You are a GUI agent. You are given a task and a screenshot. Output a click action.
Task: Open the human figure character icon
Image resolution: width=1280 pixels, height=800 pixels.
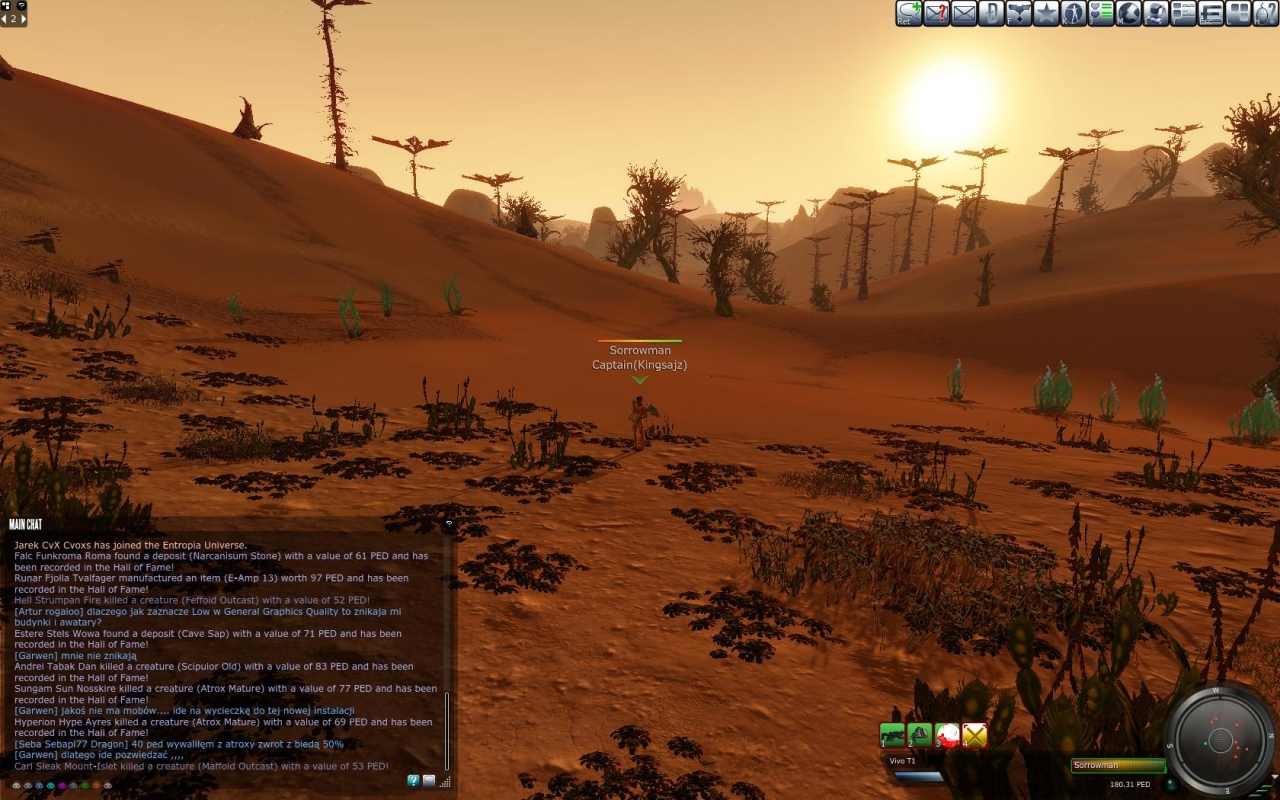coord(1074,13)
